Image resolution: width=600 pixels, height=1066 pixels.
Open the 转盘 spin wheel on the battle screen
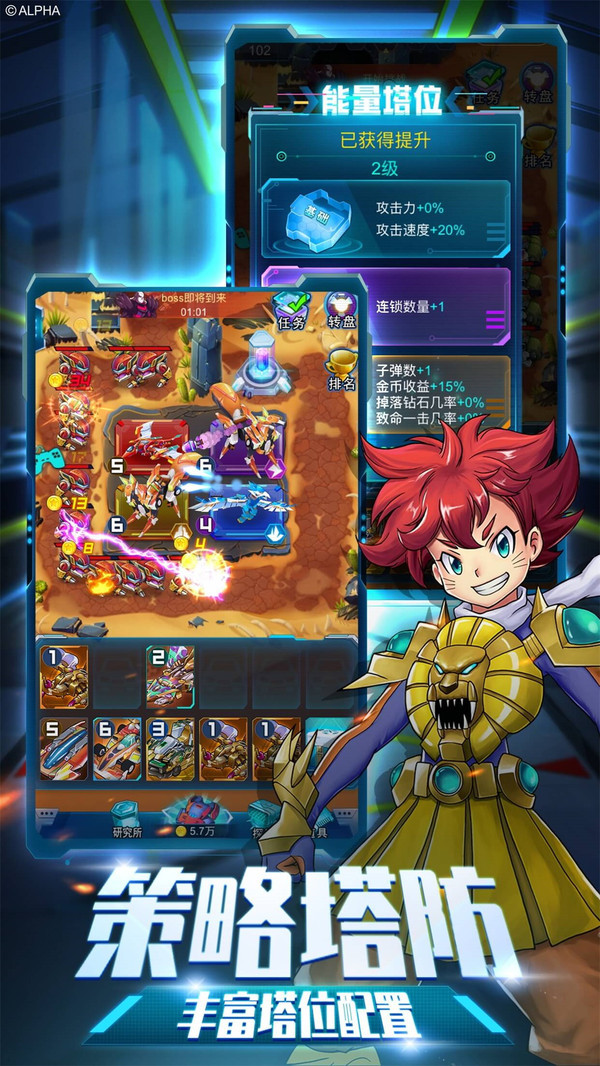(342, 310)
